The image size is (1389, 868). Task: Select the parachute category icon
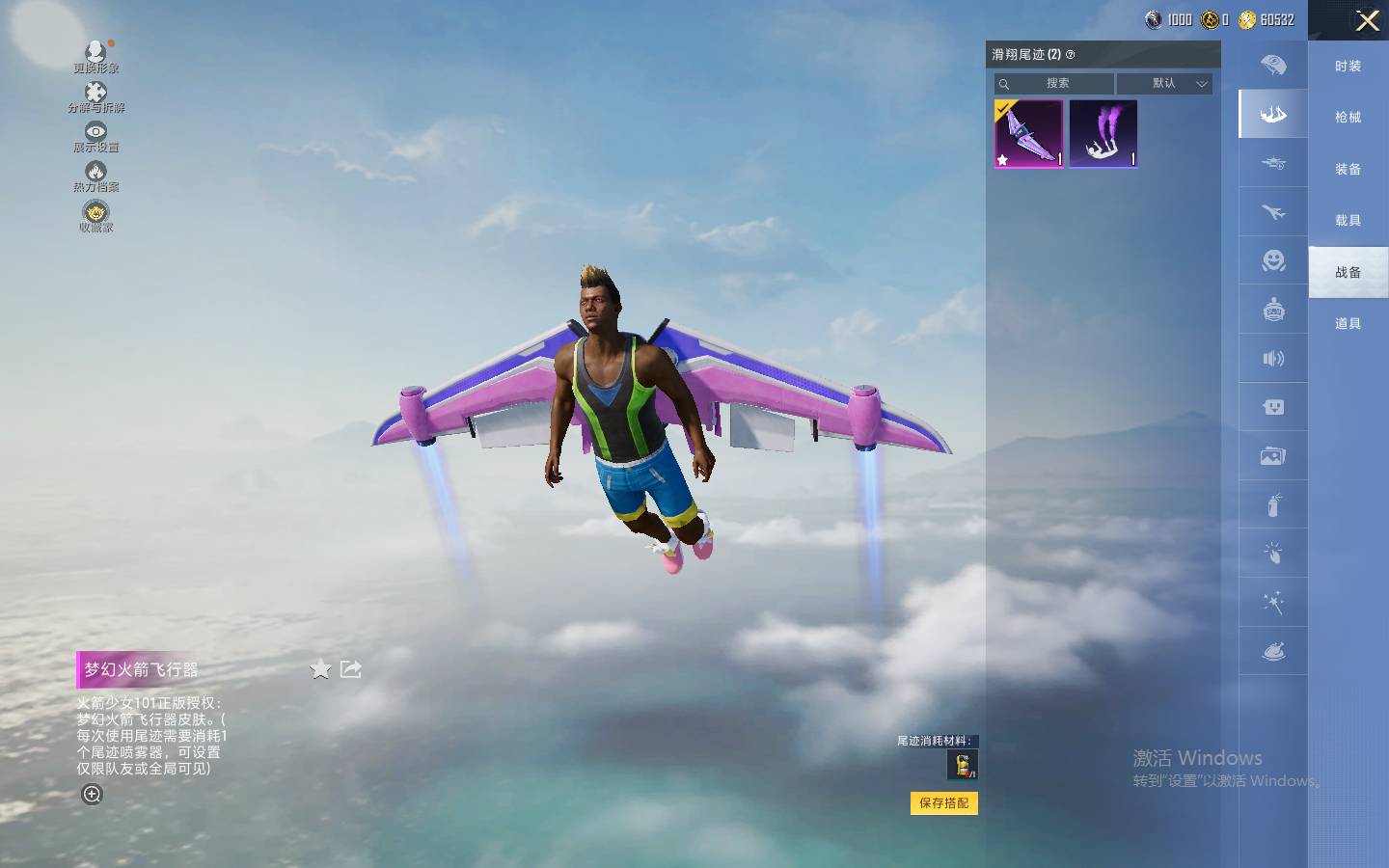[1273, 66]
